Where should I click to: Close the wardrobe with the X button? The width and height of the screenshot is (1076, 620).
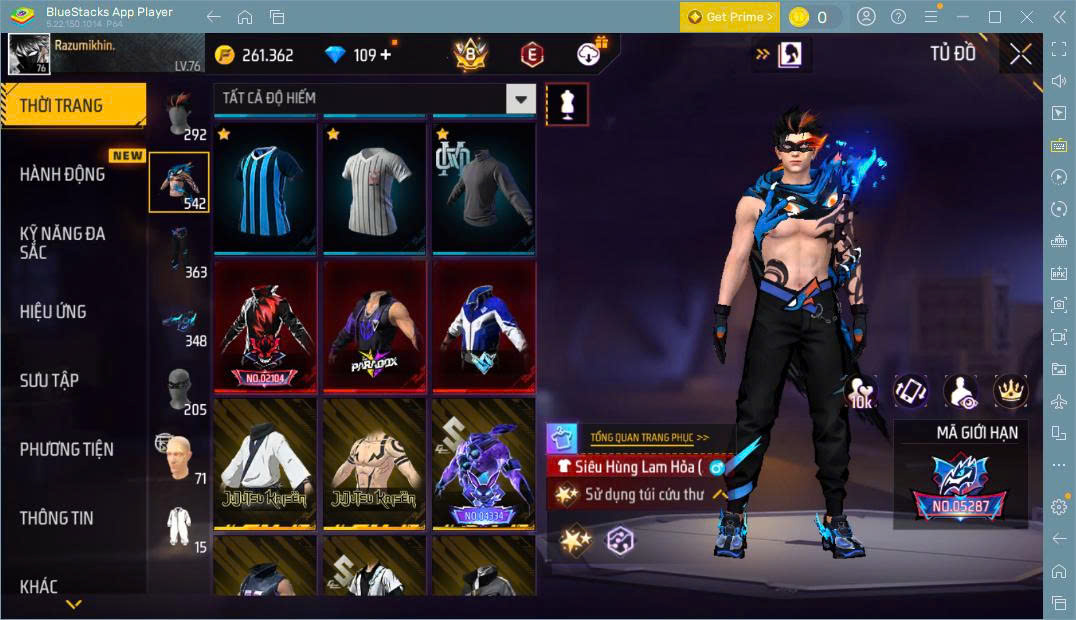coord(1020,54)
